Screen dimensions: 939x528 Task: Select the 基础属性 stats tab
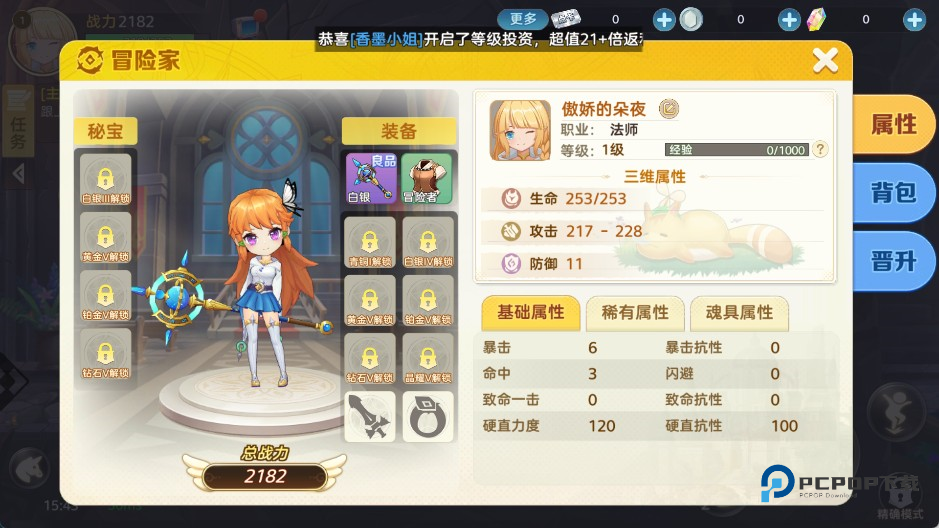[x=530, y=313]
